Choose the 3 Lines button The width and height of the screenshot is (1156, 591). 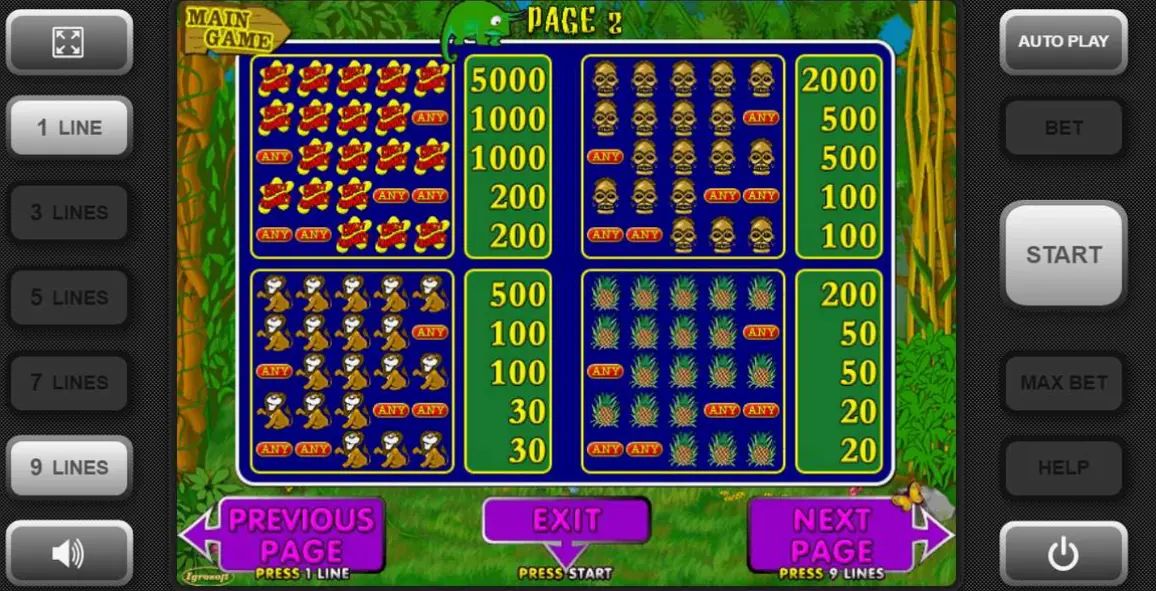point(69,212)
